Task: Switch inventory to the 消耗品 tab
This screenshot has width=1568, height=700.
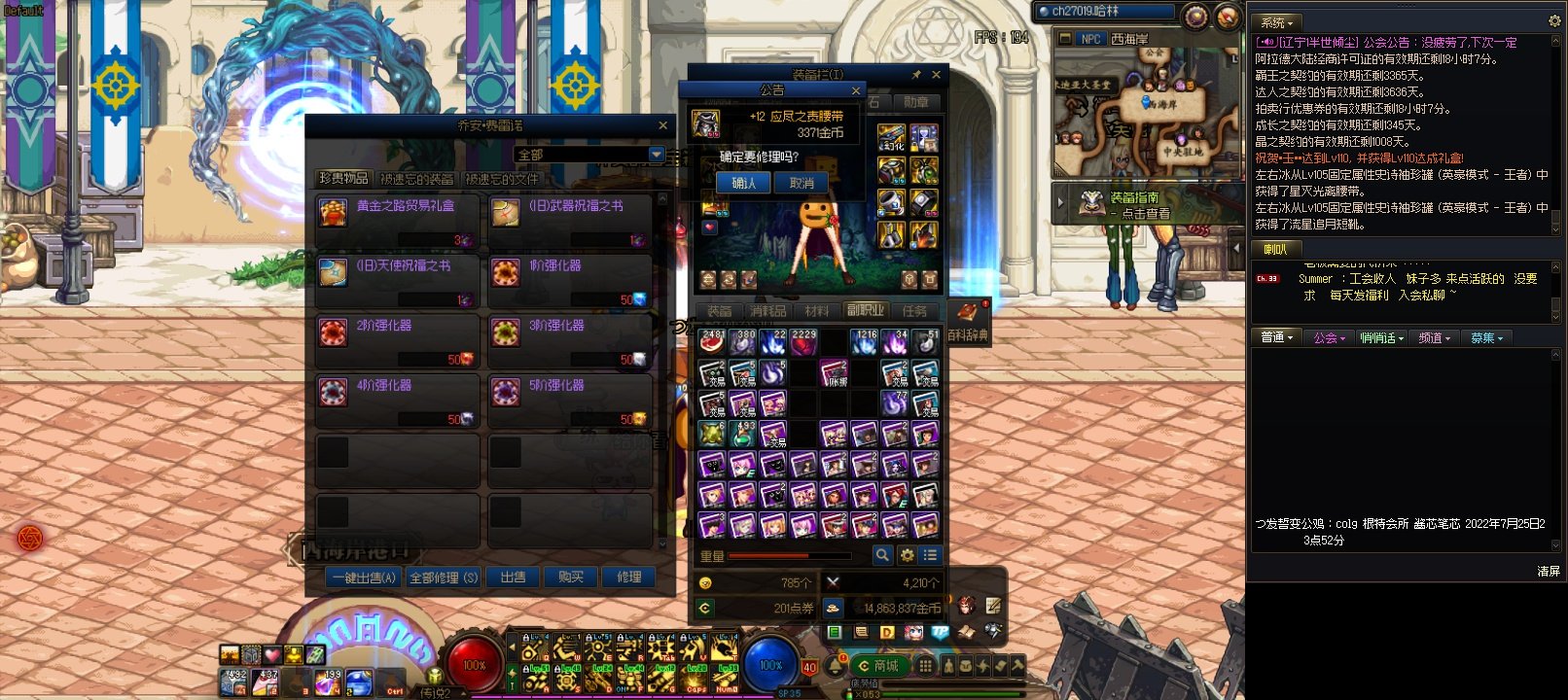Action: pos(767,311)
